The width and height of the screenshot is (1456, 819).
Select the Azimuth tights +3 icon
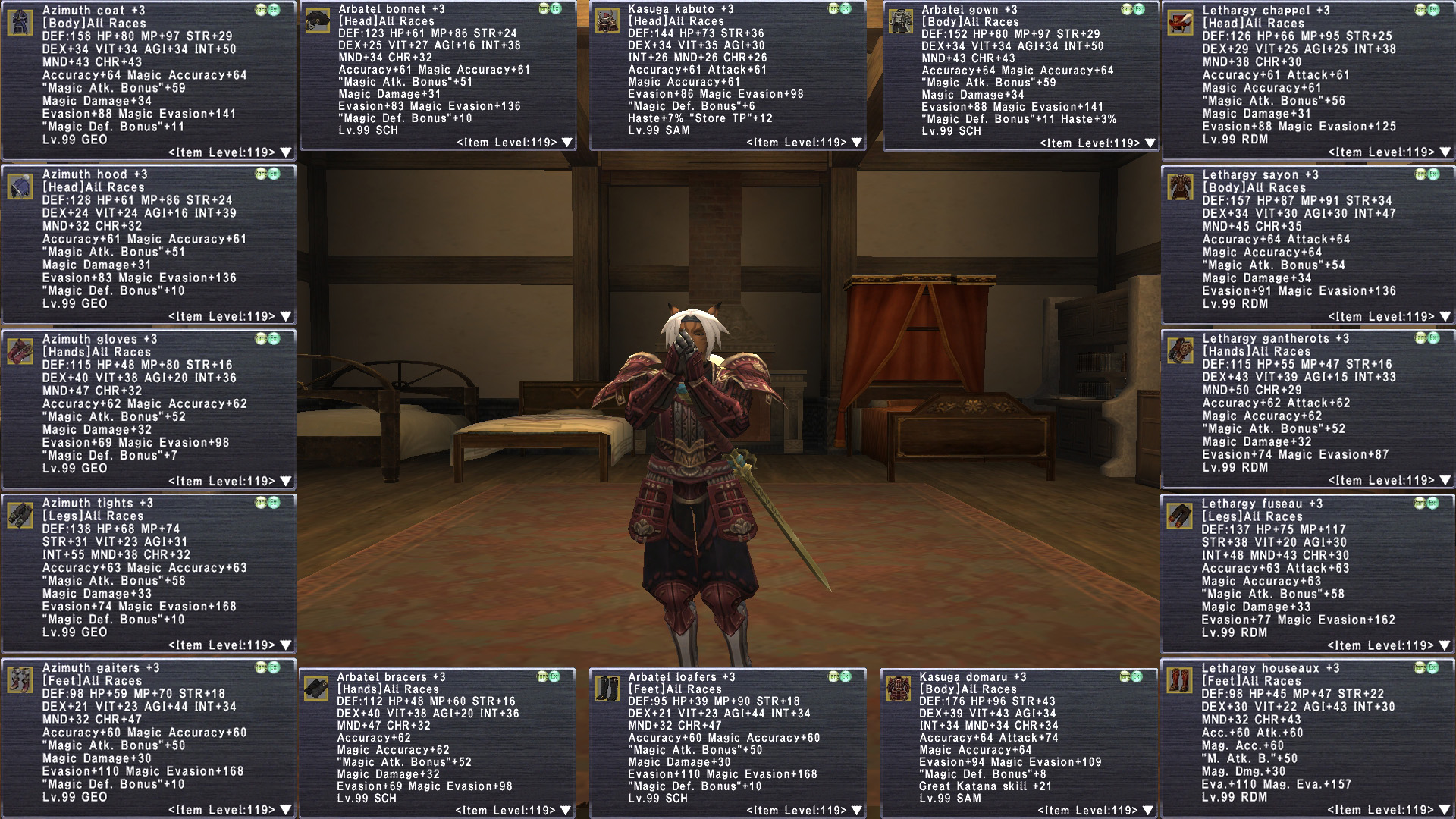click(20, 516)
